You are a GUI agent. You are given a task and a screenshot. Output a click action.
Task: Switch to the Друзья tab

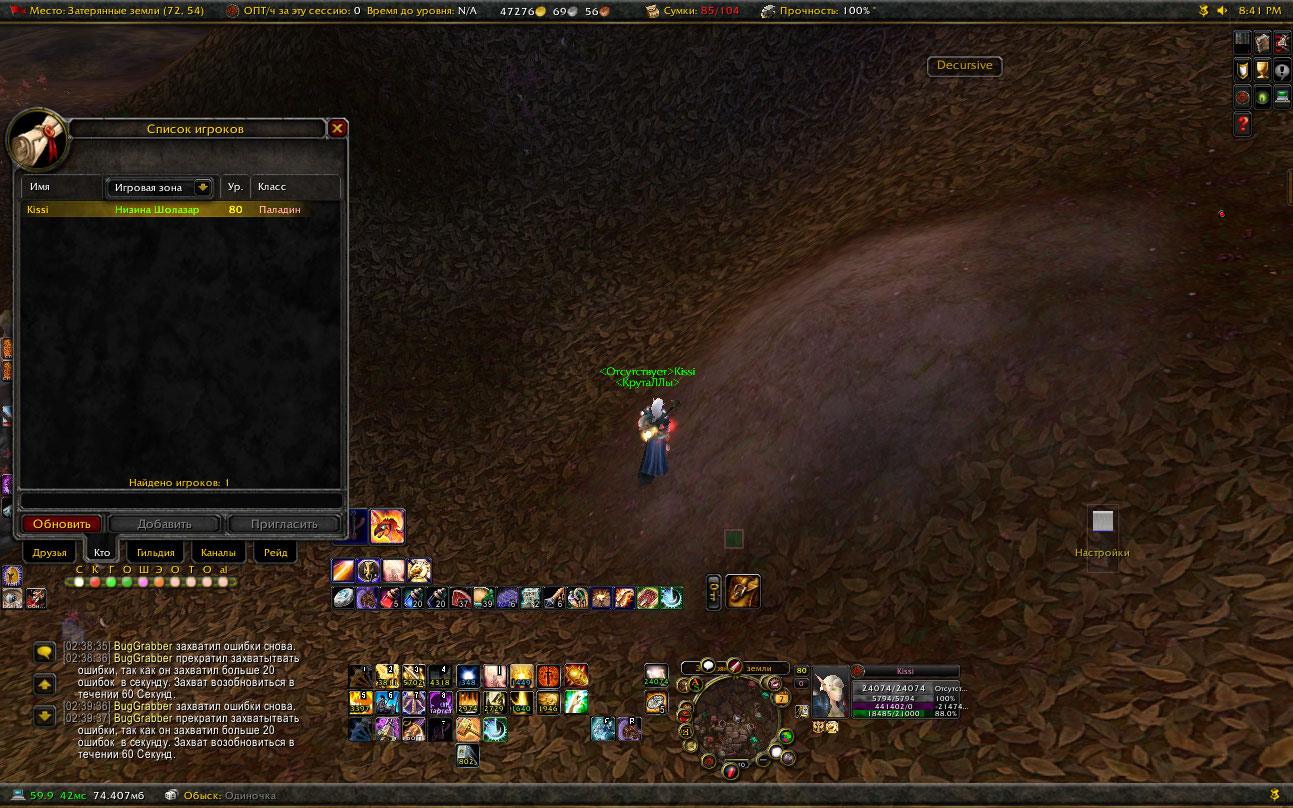49,552
